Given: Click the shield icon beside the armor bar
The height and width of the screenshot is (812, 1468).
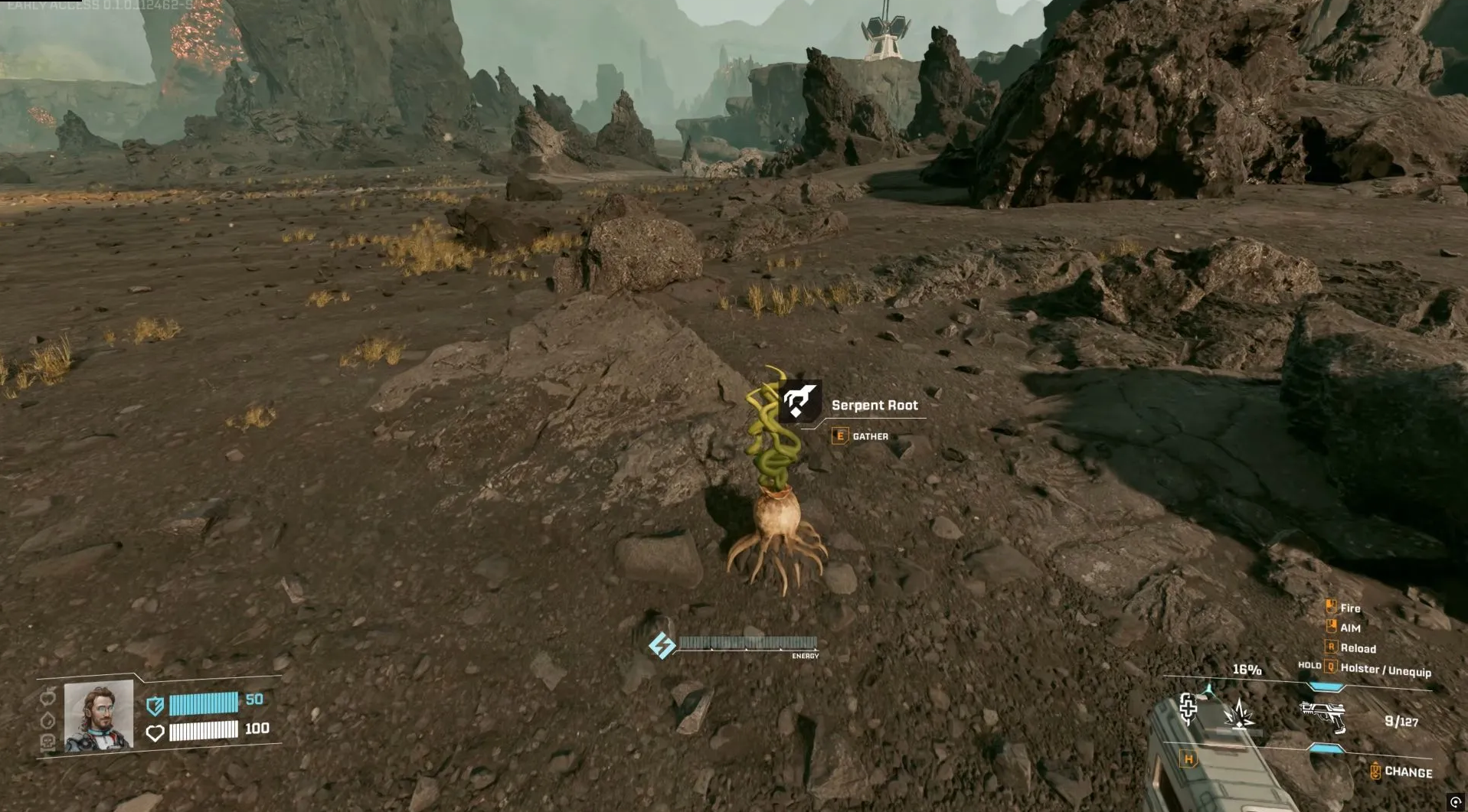Looking at the screenshot, I should 155,705.
